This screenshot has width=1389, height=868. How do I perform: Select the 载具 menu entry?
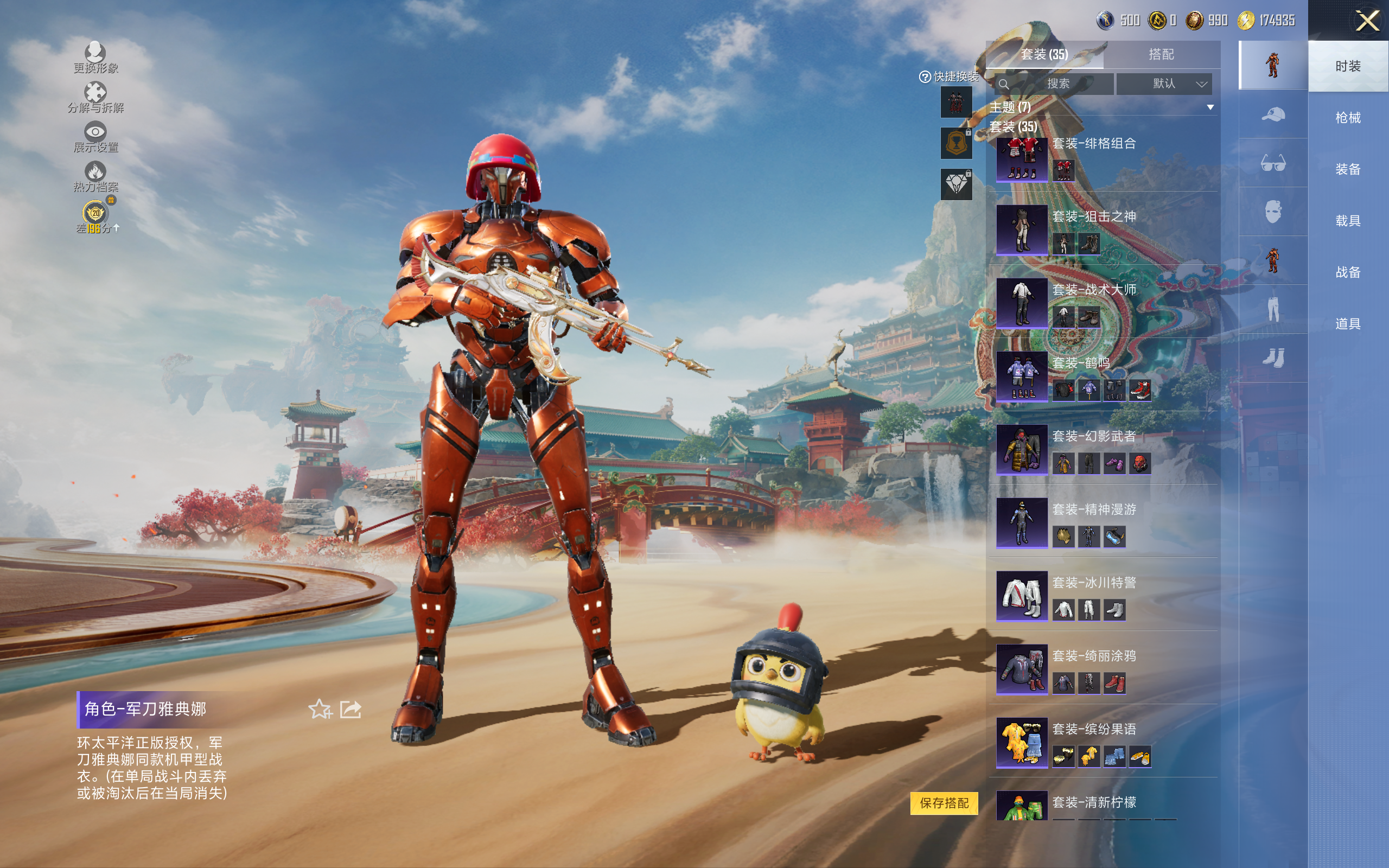click(1347, 221)
